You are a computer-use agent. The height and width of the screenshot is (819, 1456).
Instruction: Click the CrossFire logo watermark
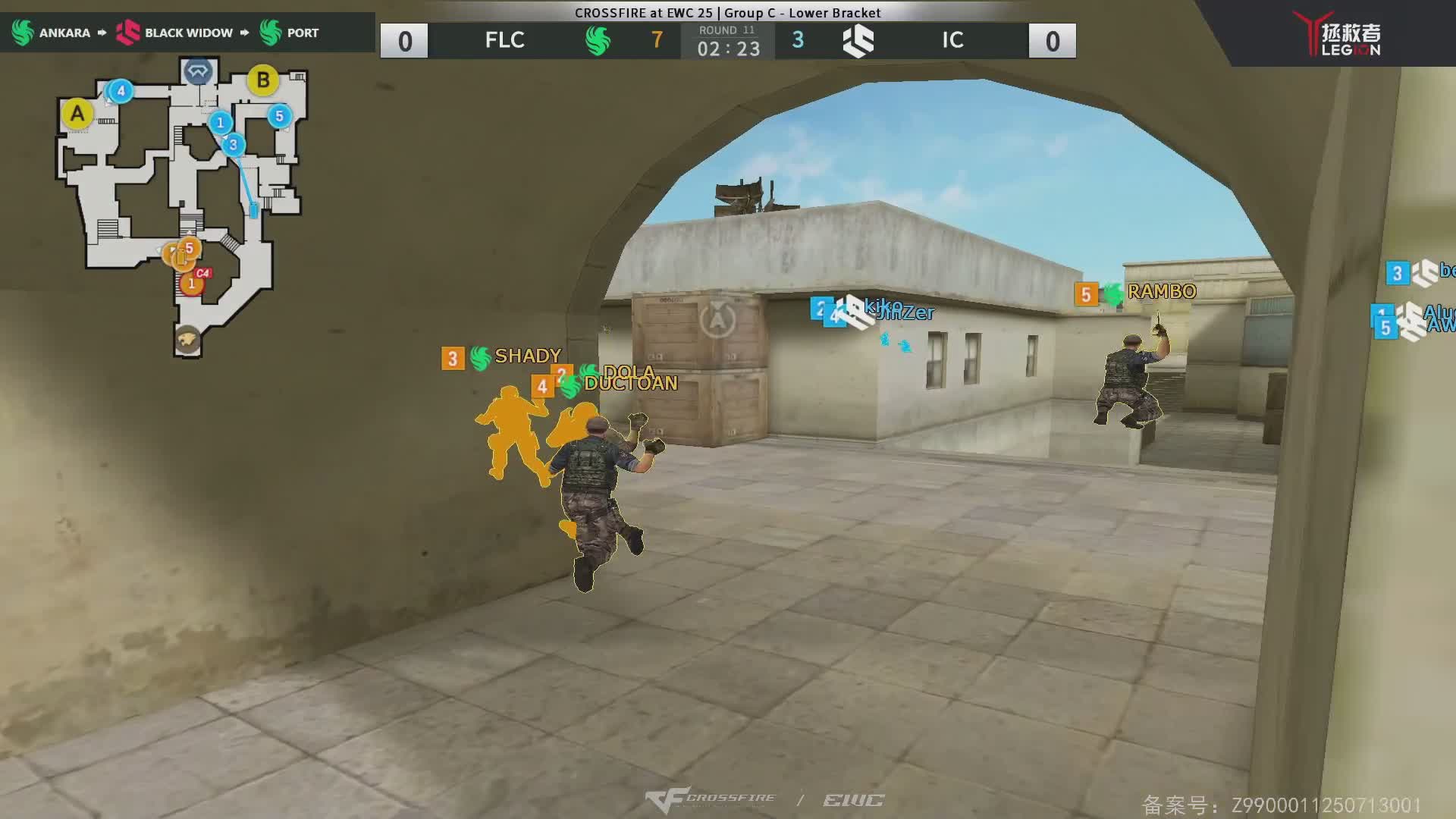(x=711, y=800)
